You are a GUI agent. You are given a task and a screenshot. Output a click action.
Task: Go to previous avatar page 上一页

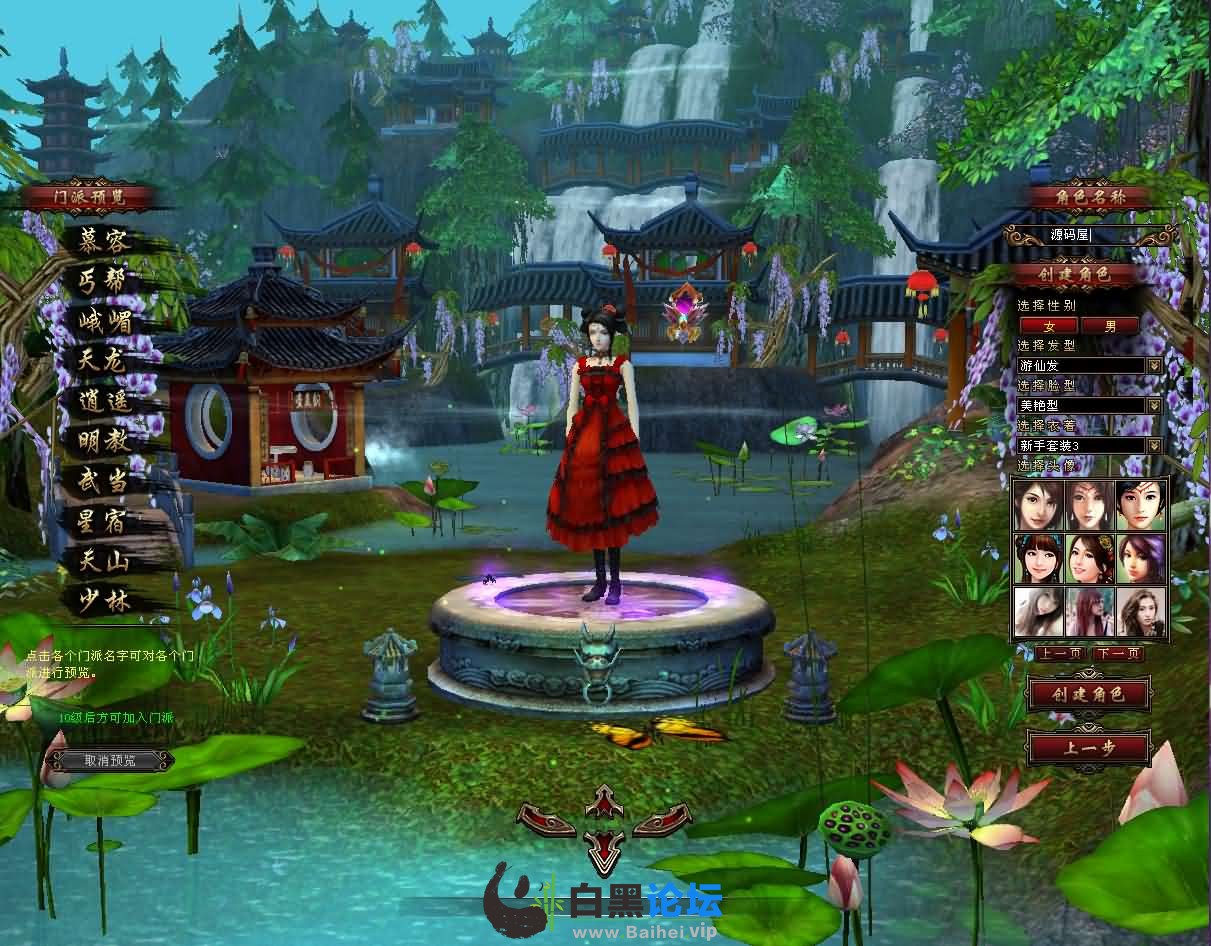pyautogui.click(x=1061, y=654)
